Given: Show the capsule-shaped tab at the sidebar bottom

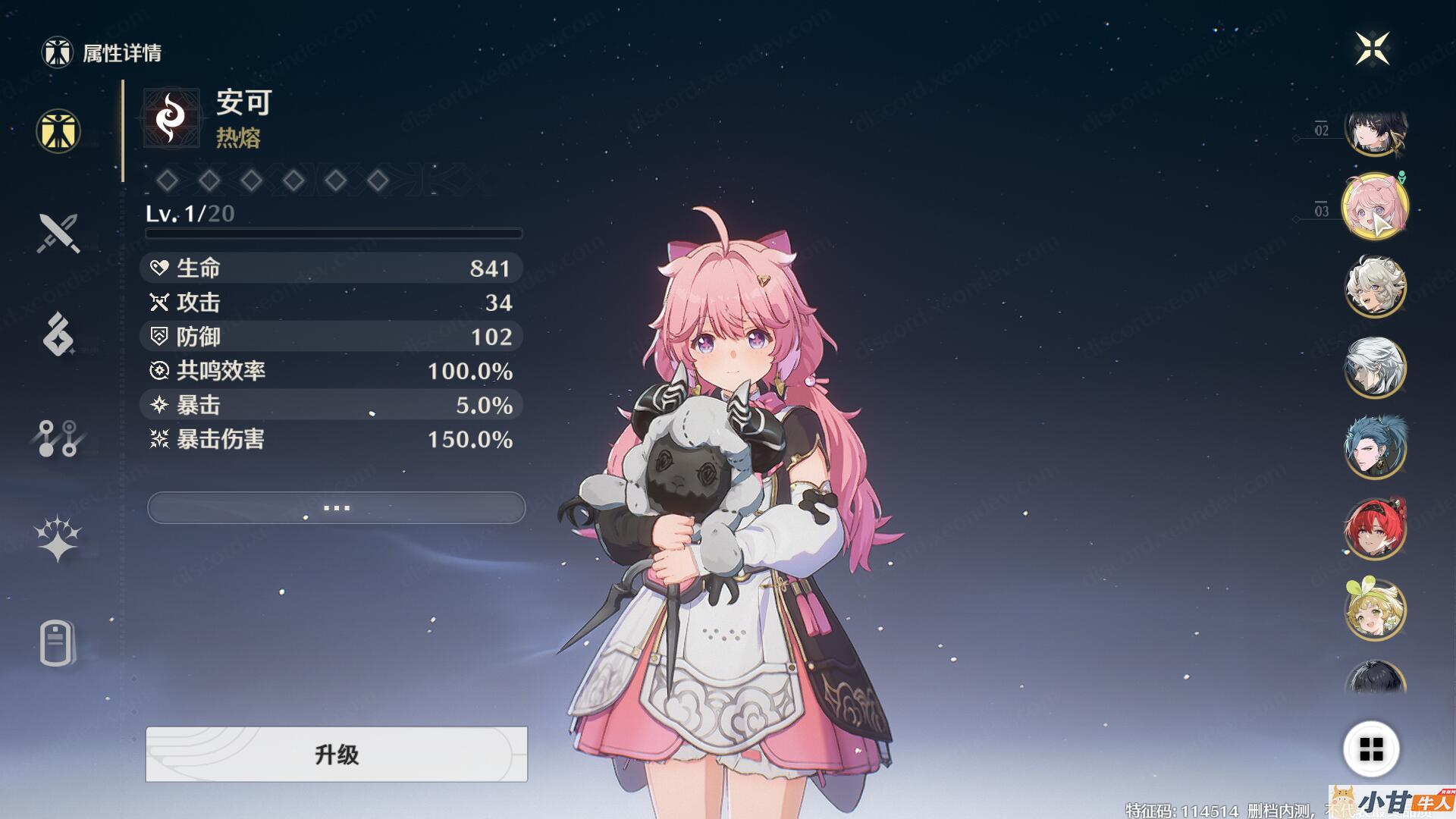Looking at the screenshot, I should (x=57, y=644).
